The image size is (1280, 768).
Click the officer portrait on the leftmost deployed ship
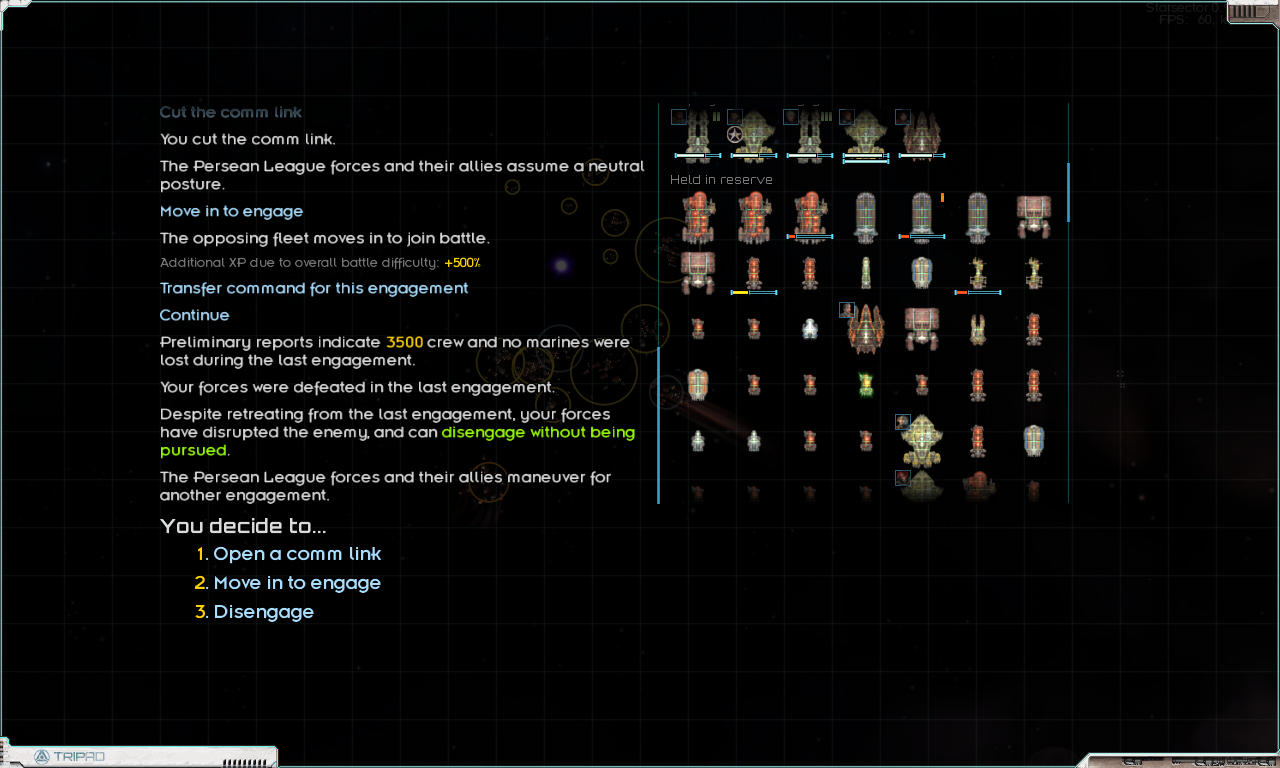[x=678, y=116]
